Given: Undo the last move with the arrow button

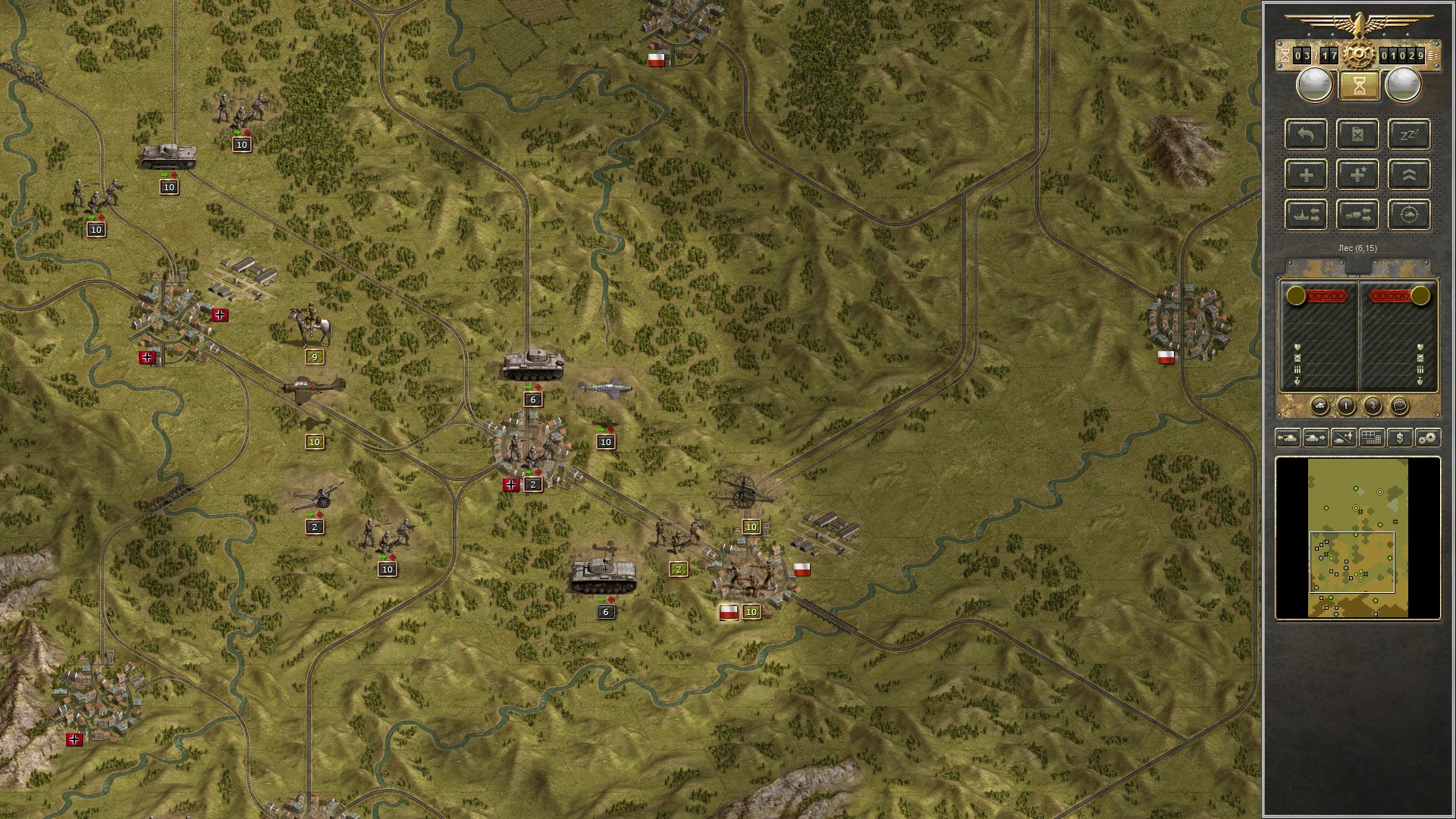Looking at the screenshot, I should (1306, 135).
